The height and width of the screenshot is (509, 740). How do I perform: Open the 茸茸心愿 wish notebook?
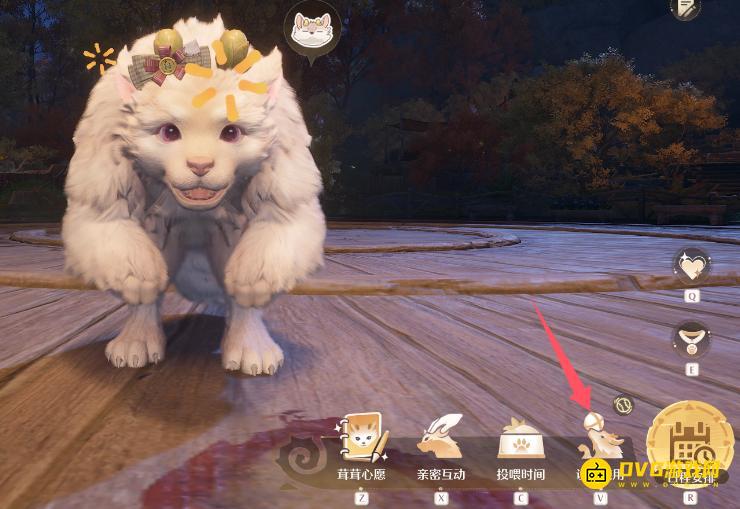[x=361, y=438]
